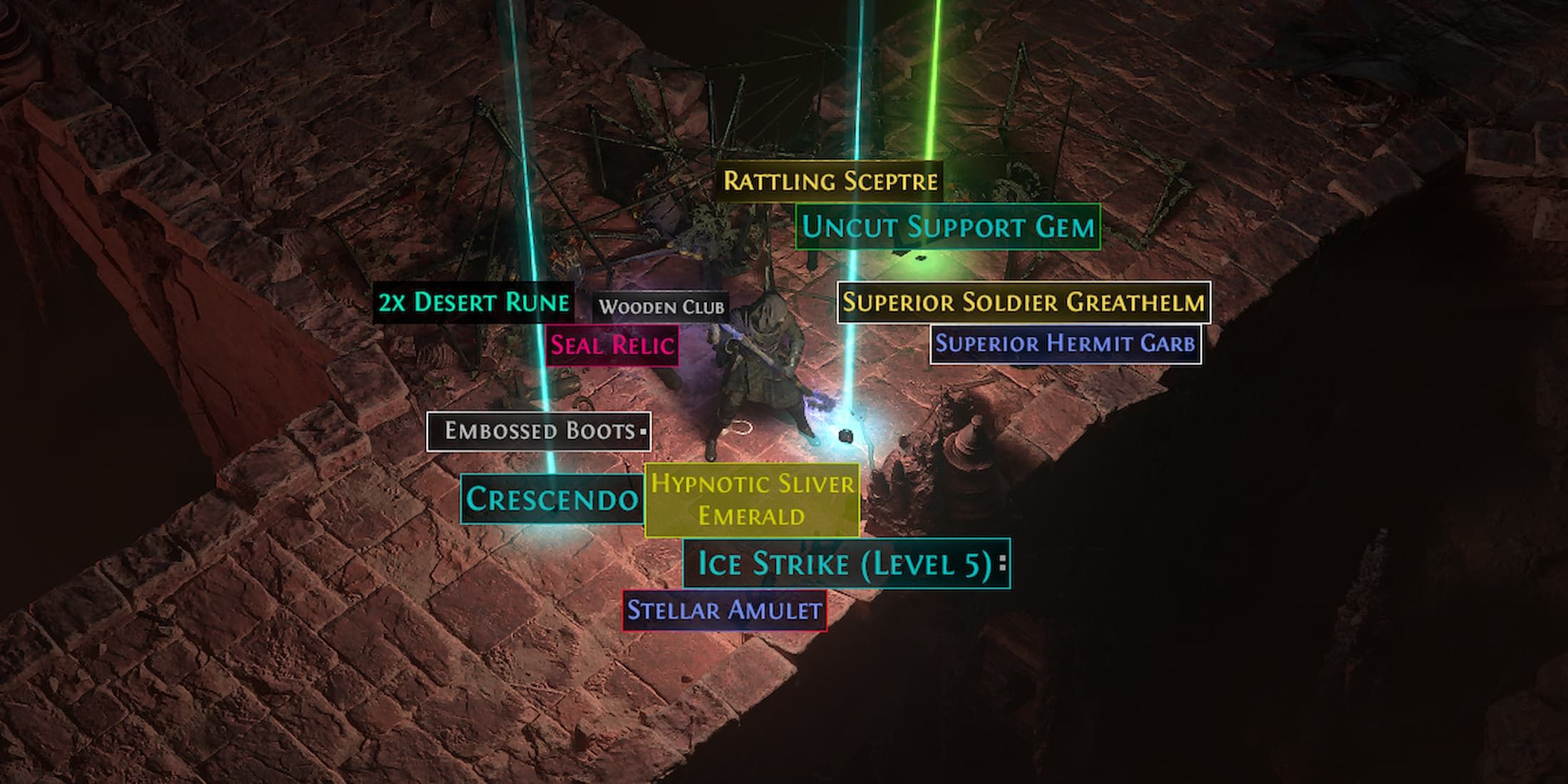Collect the 2x Desert Rune stack
This screenshot has height=784, width=1568.
(473, 303)
